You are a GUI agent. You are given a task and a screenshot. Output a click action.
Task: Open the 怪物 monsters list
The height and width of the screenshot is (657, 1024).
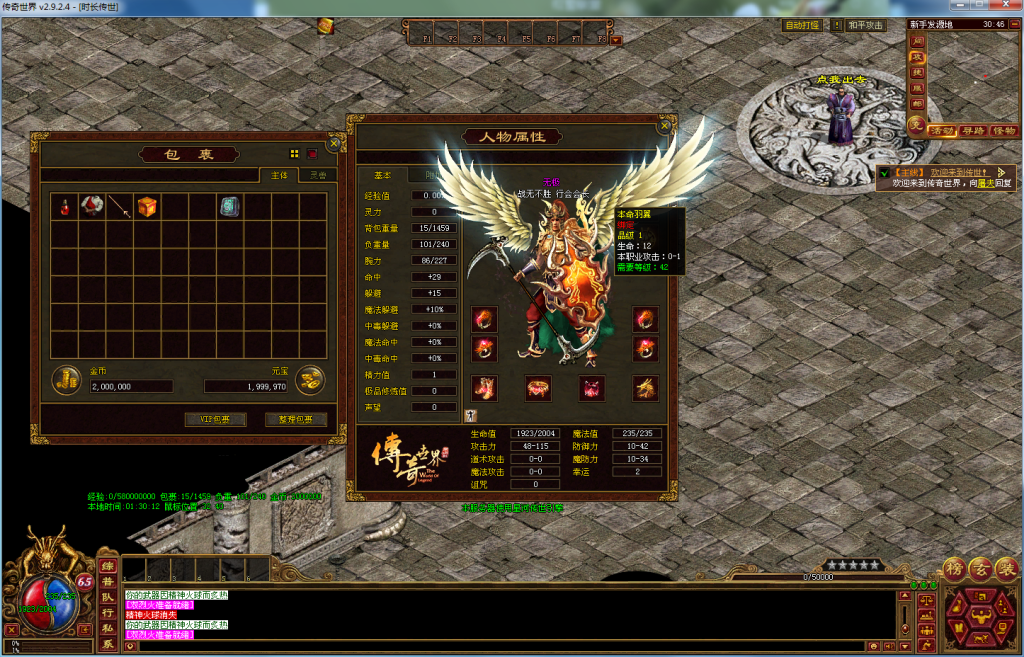tap(1003, 131)
